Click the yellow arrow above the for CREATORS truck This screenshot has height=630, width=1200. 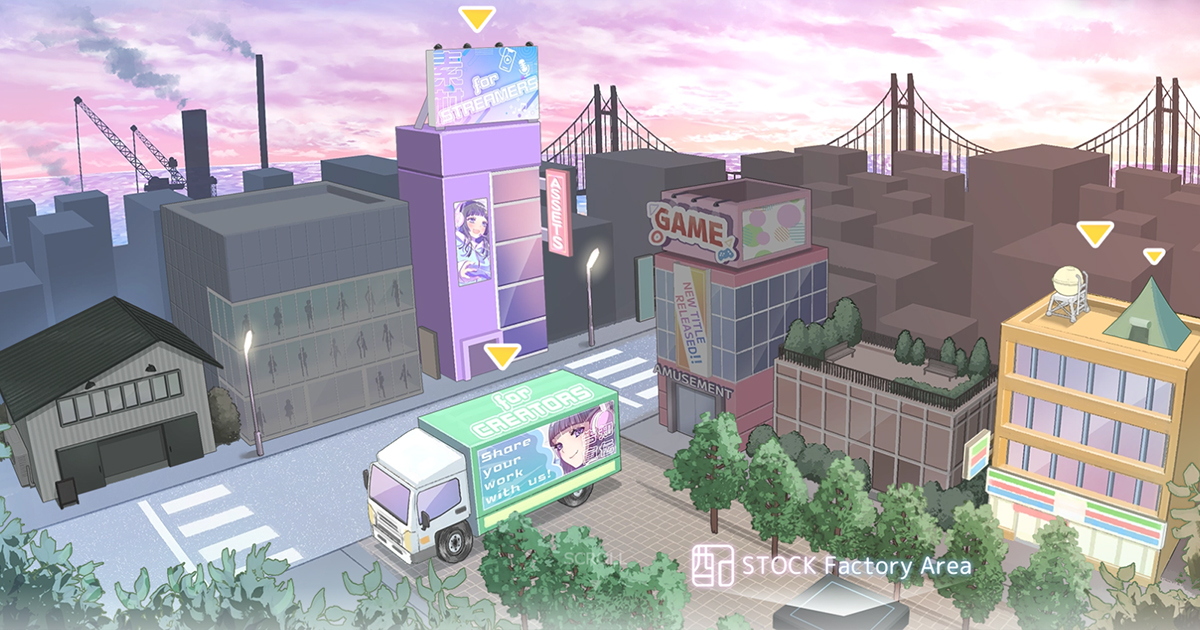[501, 356]
